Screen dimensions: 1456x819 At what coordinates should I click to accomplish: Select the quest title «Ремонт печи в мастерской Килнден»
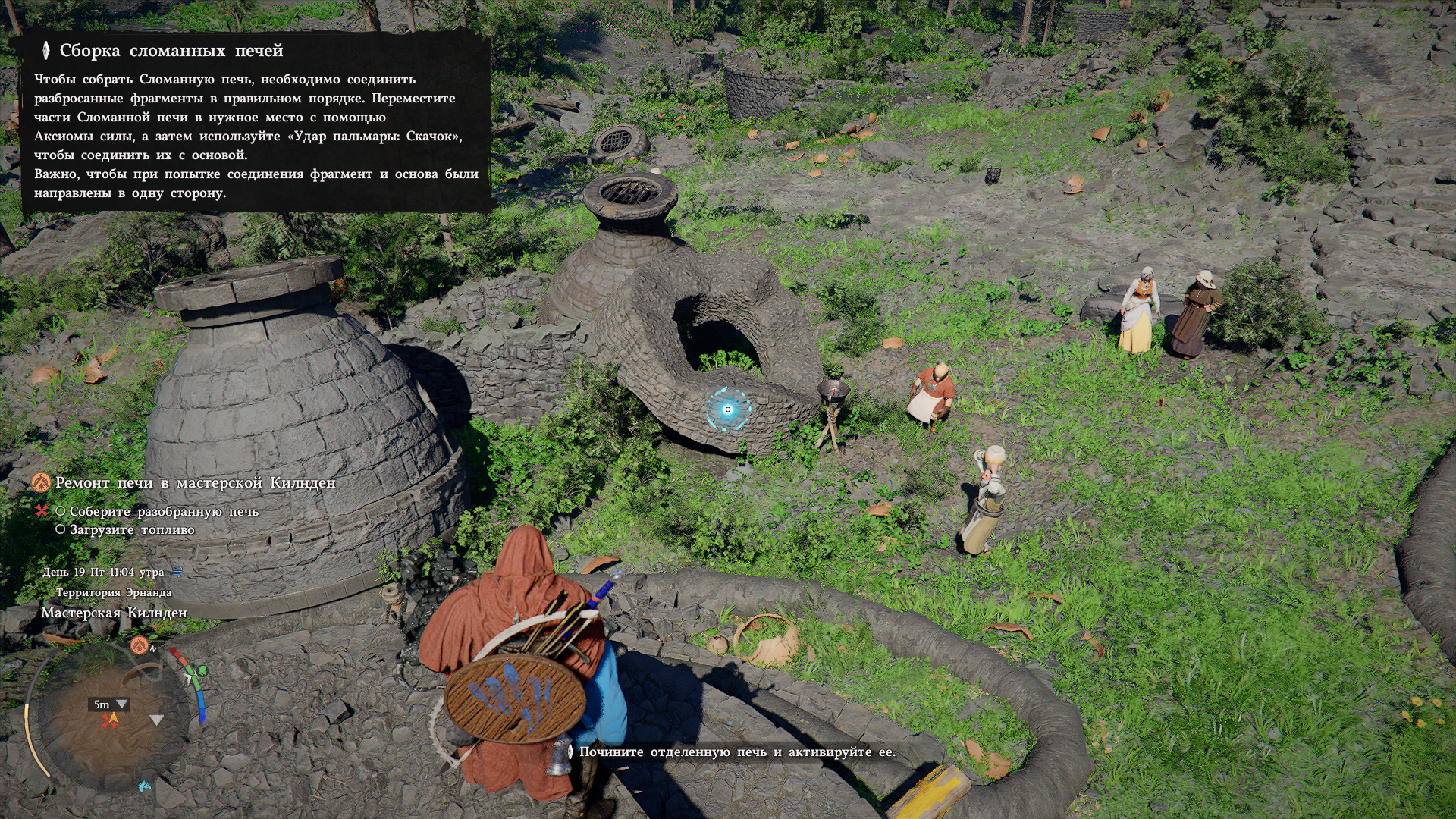click(195, 483)
